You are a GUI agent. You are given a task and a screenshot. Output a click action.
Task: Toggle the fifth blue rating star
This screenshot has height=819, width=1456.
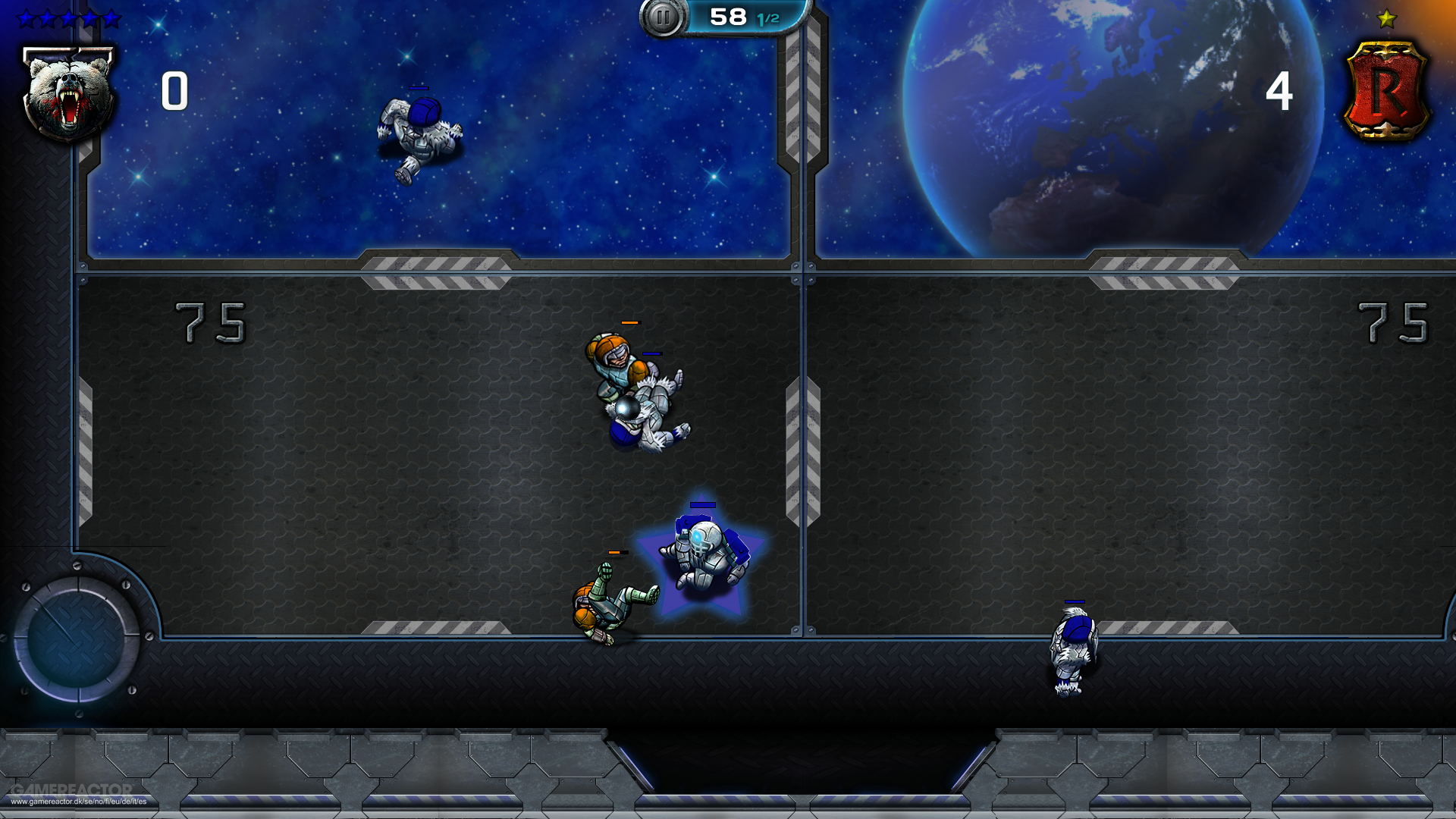click(111, 18)
